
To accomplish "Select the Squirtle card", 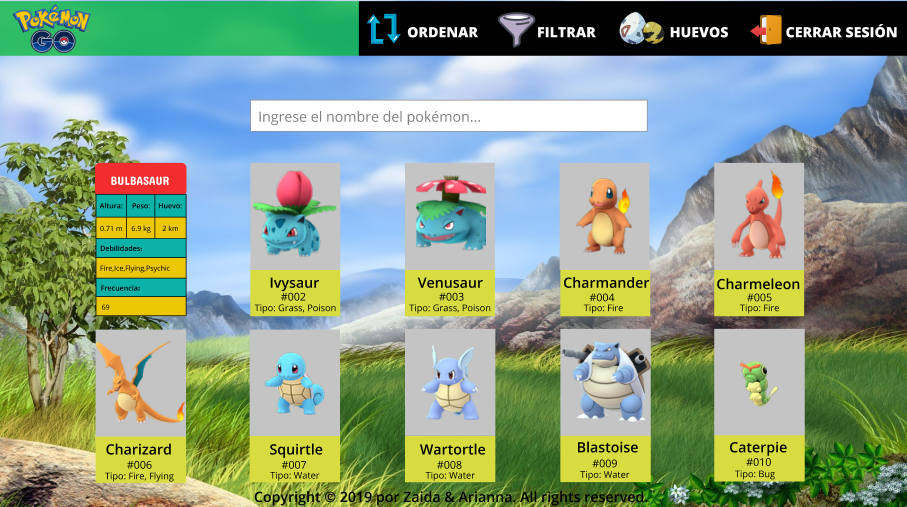I will point(294,406).
